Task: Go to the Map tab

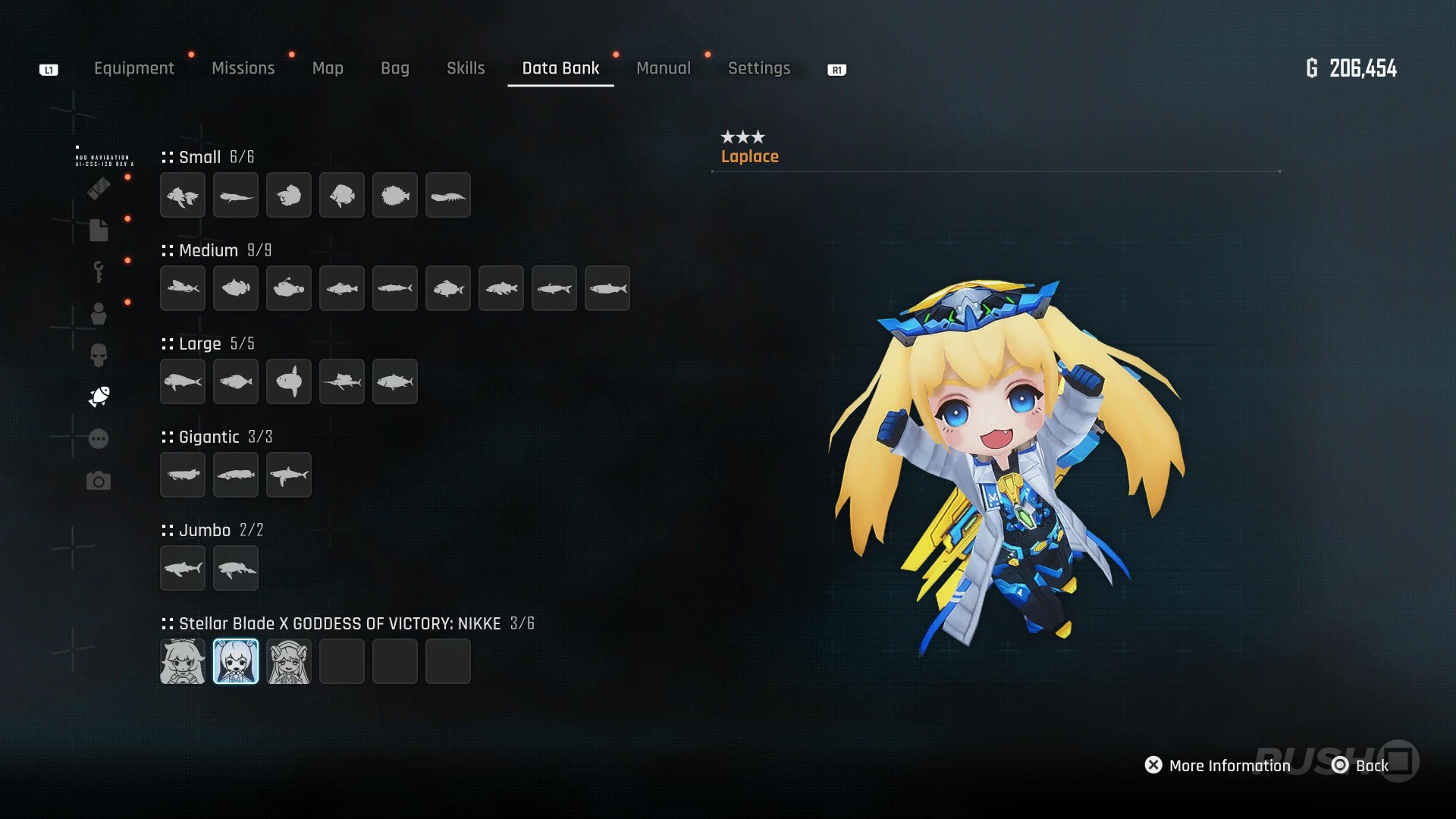Action: [x=328, y=68]
